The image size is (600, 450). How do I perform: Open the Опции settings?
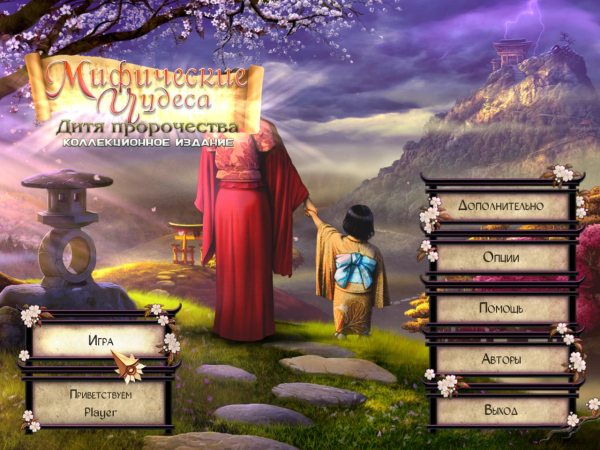click(499, 256)
